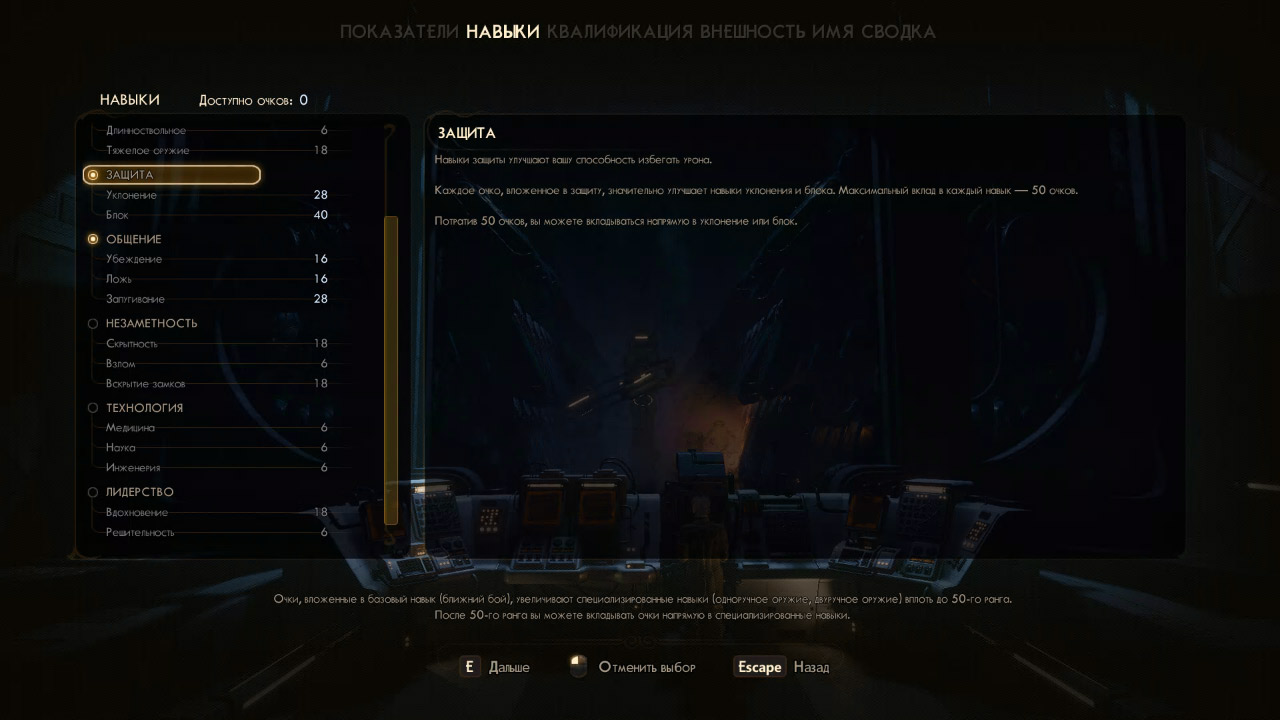
Task: Expand the ОБЩЕНИЕ skill group
Action: [133, 239]
